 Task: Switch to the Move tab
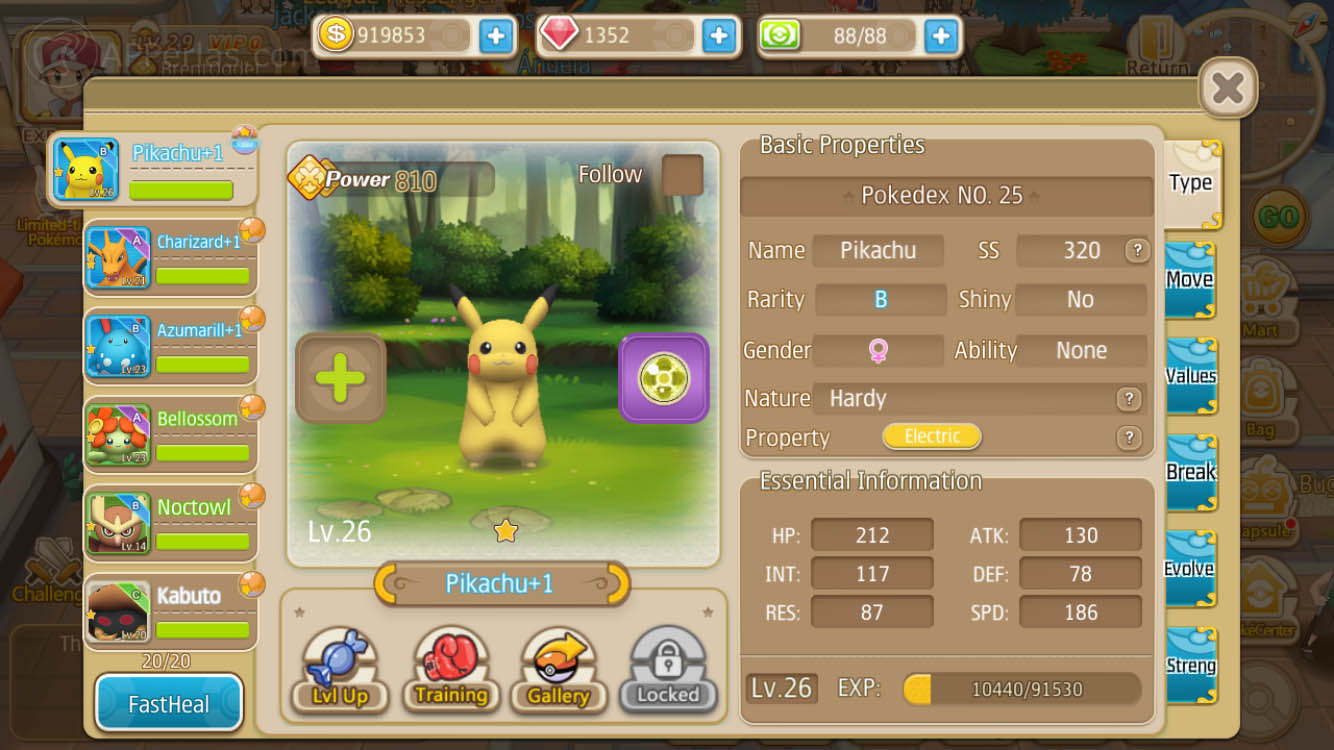(x=1190, y=280)
